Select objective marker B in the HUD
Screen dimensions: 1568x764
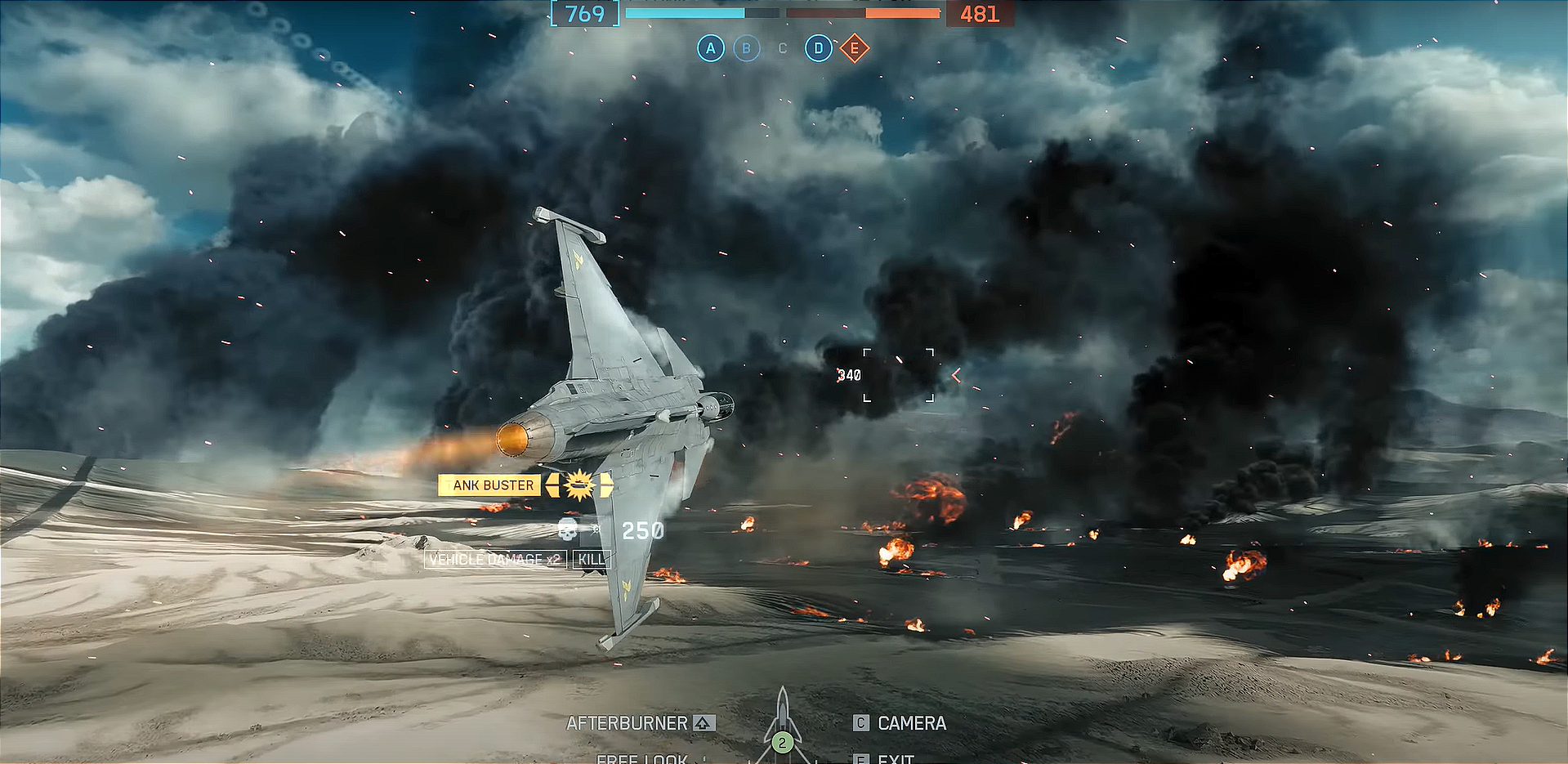746,48
